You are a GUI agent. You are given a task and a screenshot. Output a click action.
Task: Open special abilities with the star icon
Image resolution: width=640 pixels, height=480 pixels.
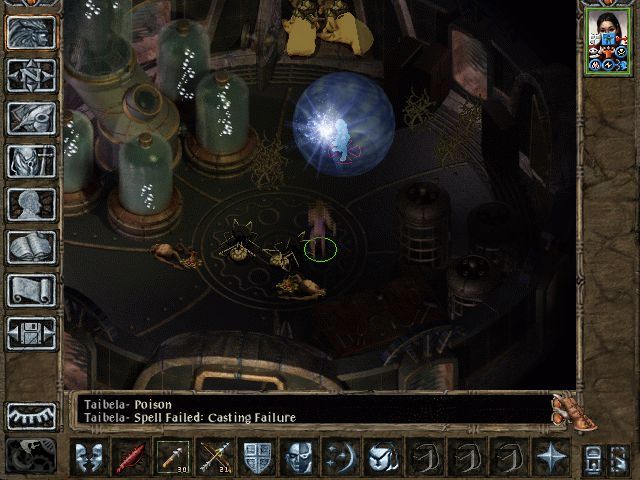click(551, 457)
